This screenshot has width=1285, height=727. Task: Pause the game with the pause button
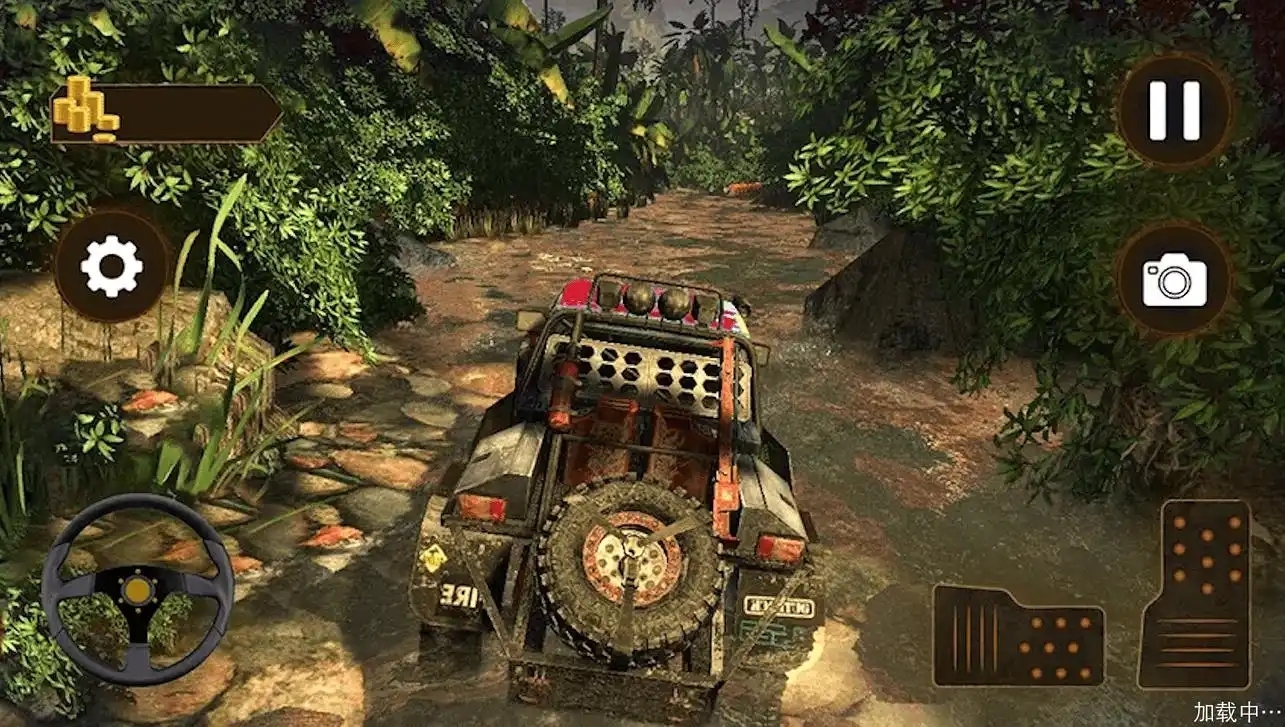(x=1174, y=110)
